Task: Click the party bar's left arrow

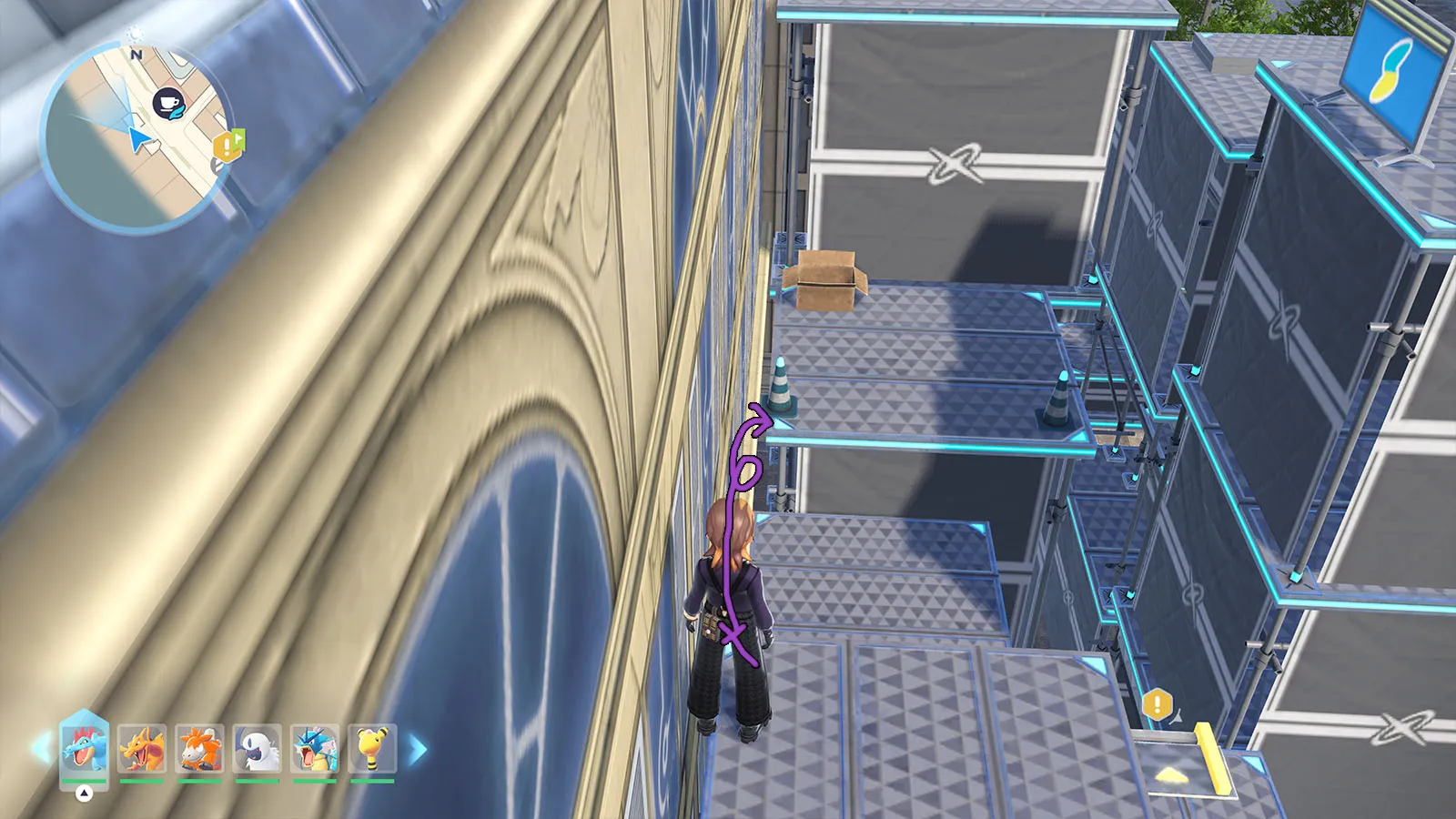Action: [41, 749]
